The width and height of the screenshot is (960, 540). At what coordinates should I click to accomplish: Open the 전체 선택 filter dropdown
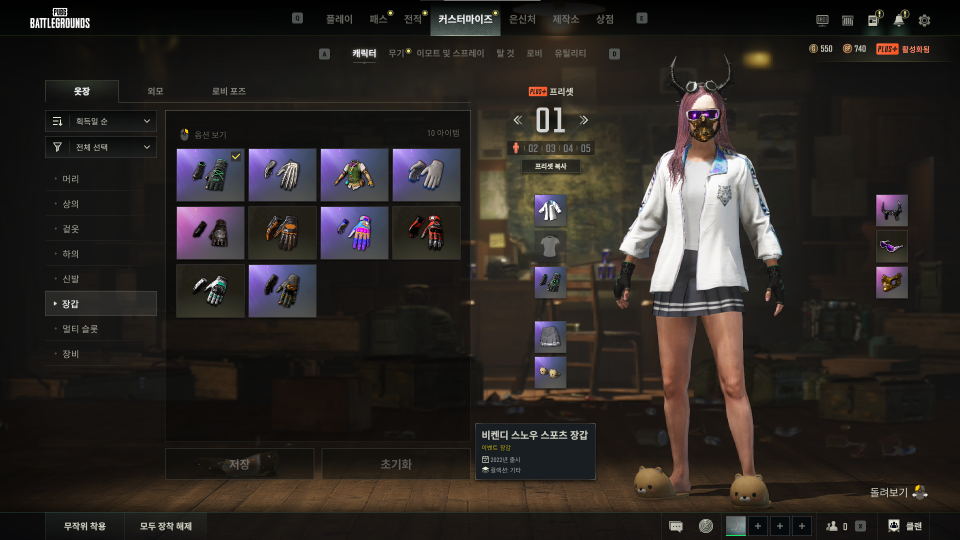coord(101,147)
